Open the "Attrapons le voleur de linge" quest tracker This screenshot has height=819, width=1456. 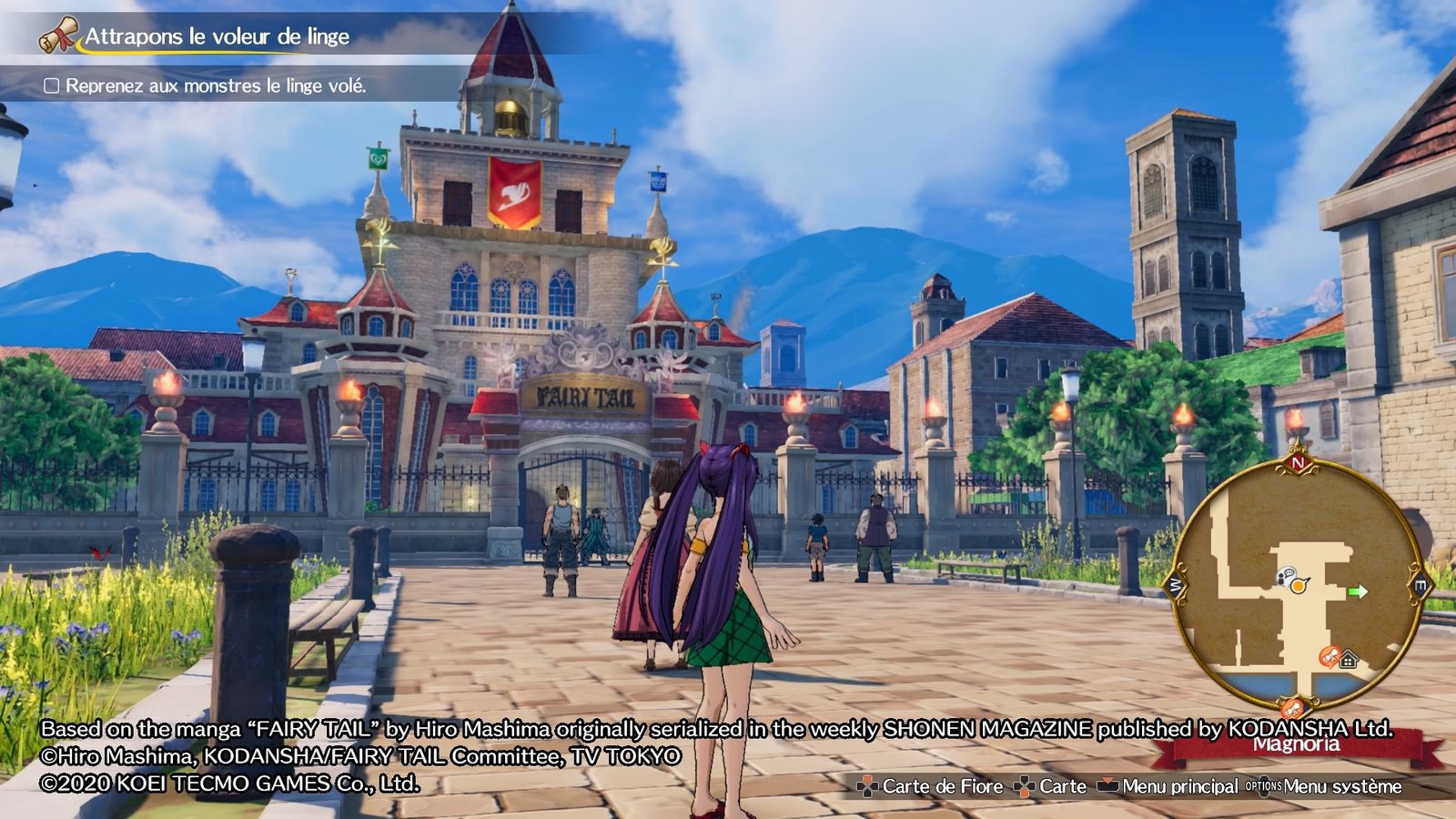point(217,37)
